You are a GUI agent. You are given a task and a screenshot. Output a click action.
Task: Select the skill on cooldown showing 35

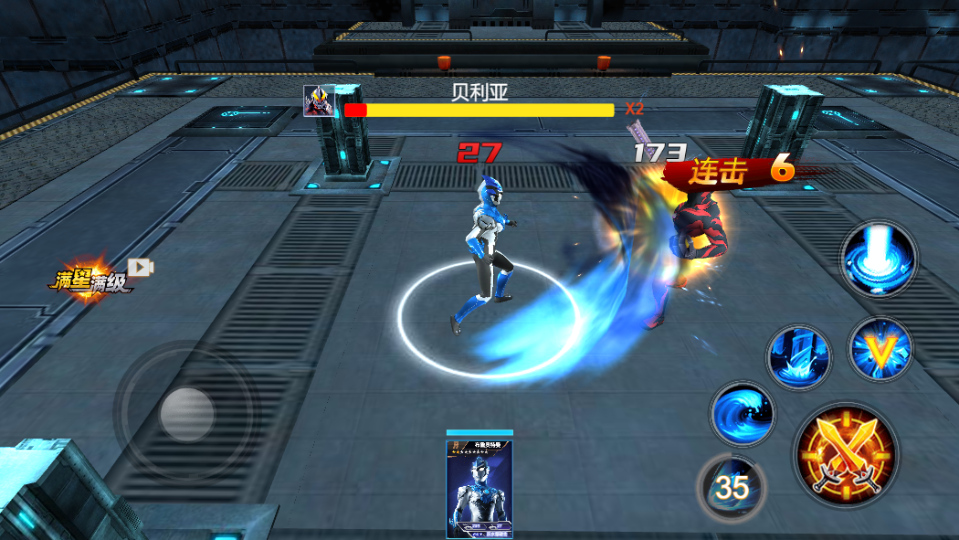click(731, 487)
